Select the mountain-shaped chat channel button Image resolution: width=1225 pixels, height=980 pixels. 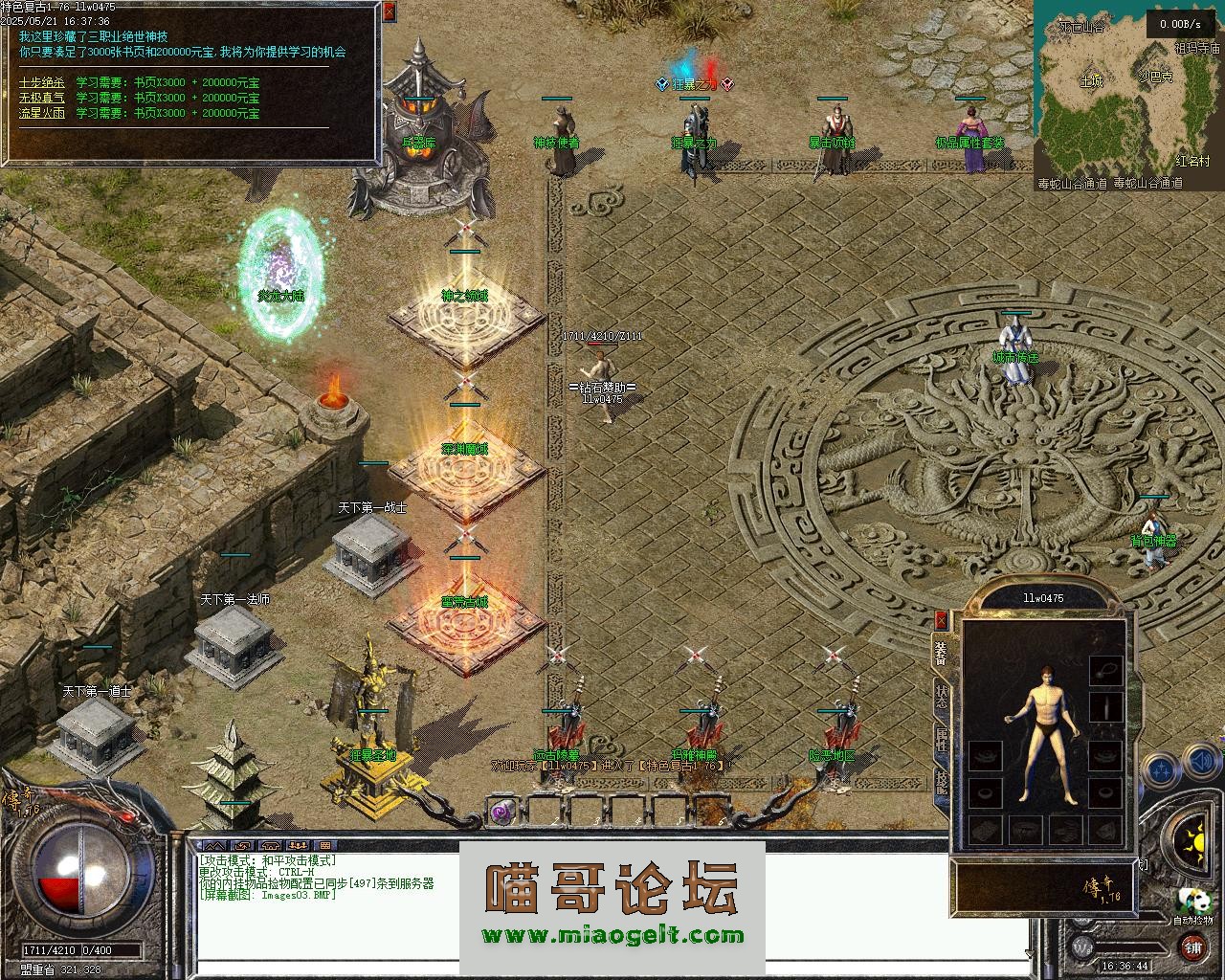[x=215, y=846]
